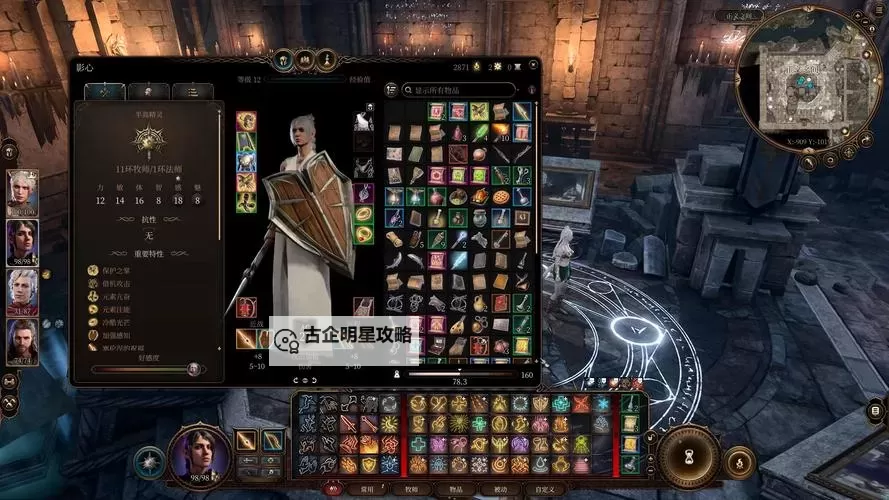Click the ranged bow attack icon
The width and height of the screenshot is (889, 500).
tap(272, 439)
